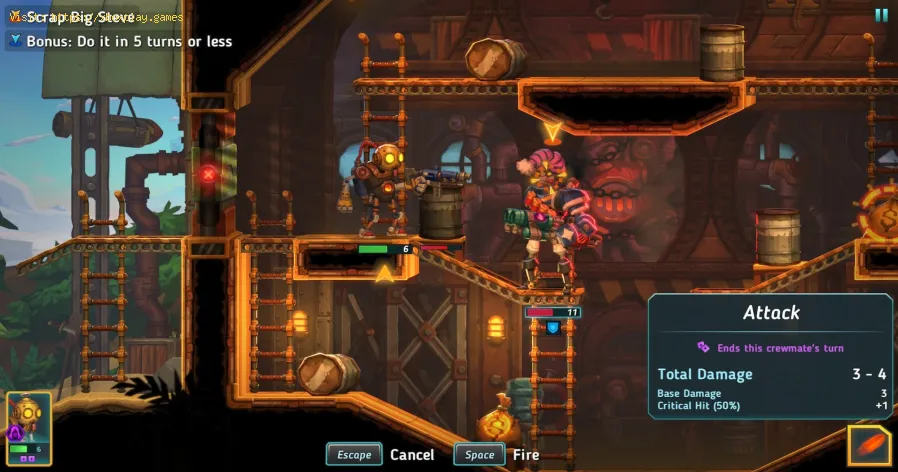
Task: Choose the orange attack ability icon
Action: click(x=868, y=446)
